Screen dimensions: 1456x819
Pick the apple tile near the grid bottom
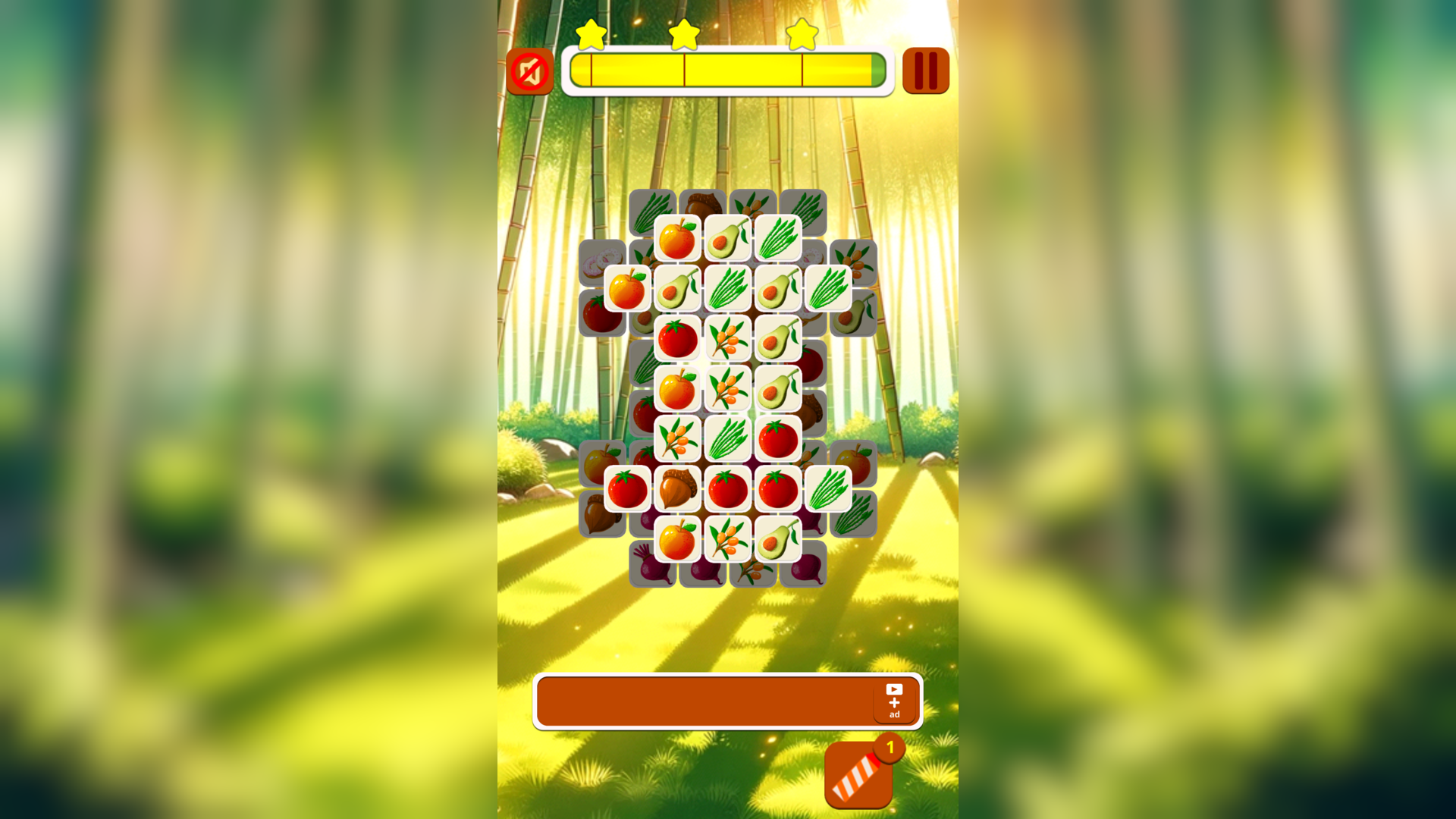pyautogui.click(x=676, y=539)
